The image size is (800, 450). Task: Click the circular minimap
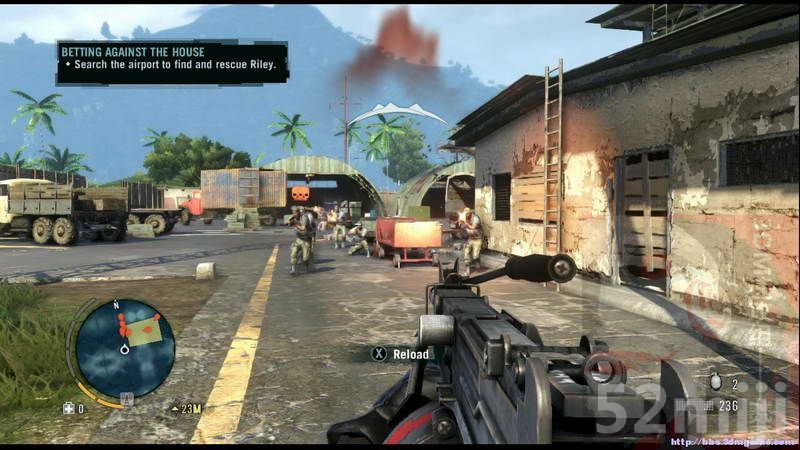pos(125,349)
